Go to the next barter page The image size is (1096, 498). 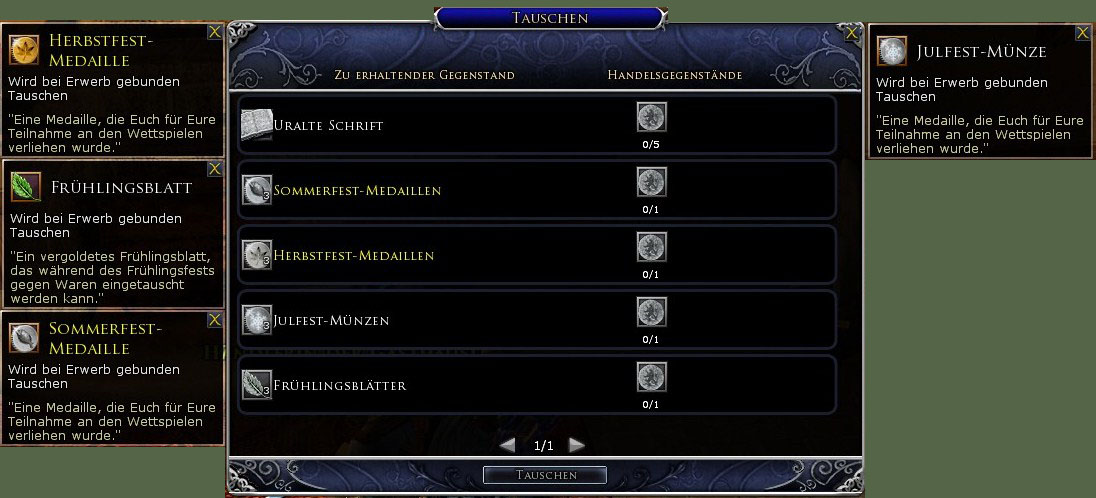click(x=576, y=445)
